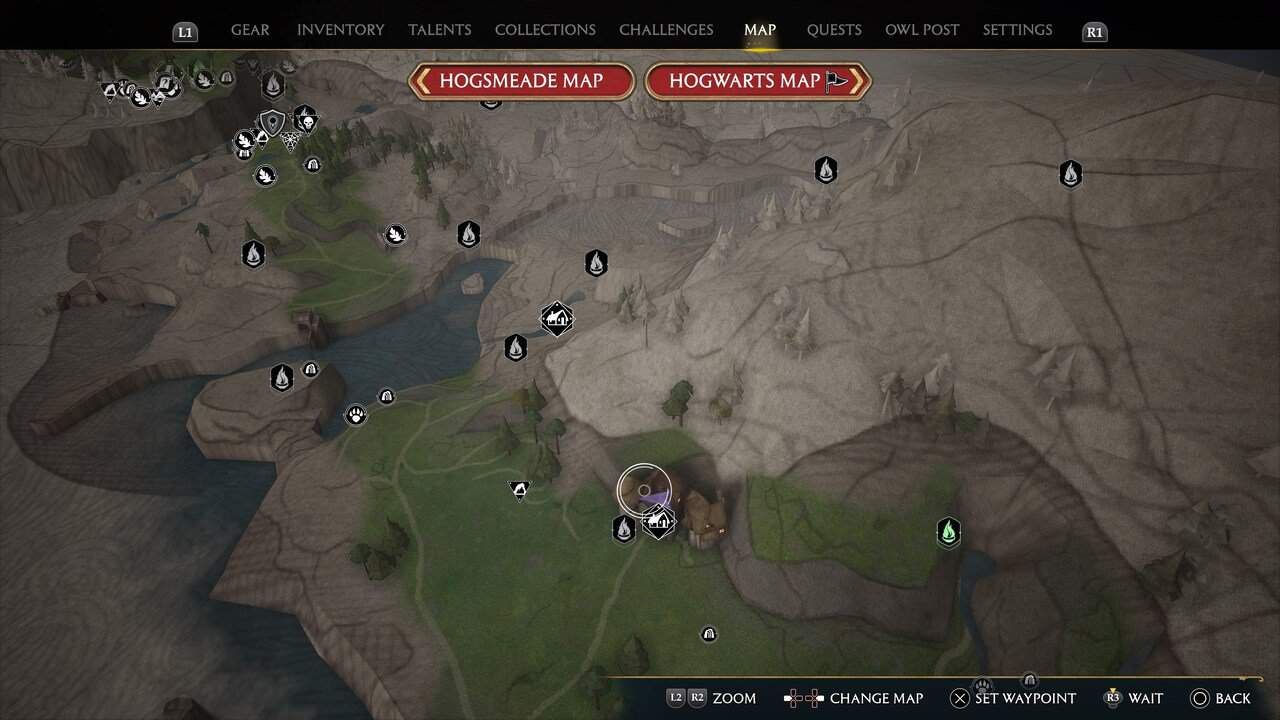Open the Settings tab
The height and width of the screenshot is (720, 1280).
pos(1017,30)
